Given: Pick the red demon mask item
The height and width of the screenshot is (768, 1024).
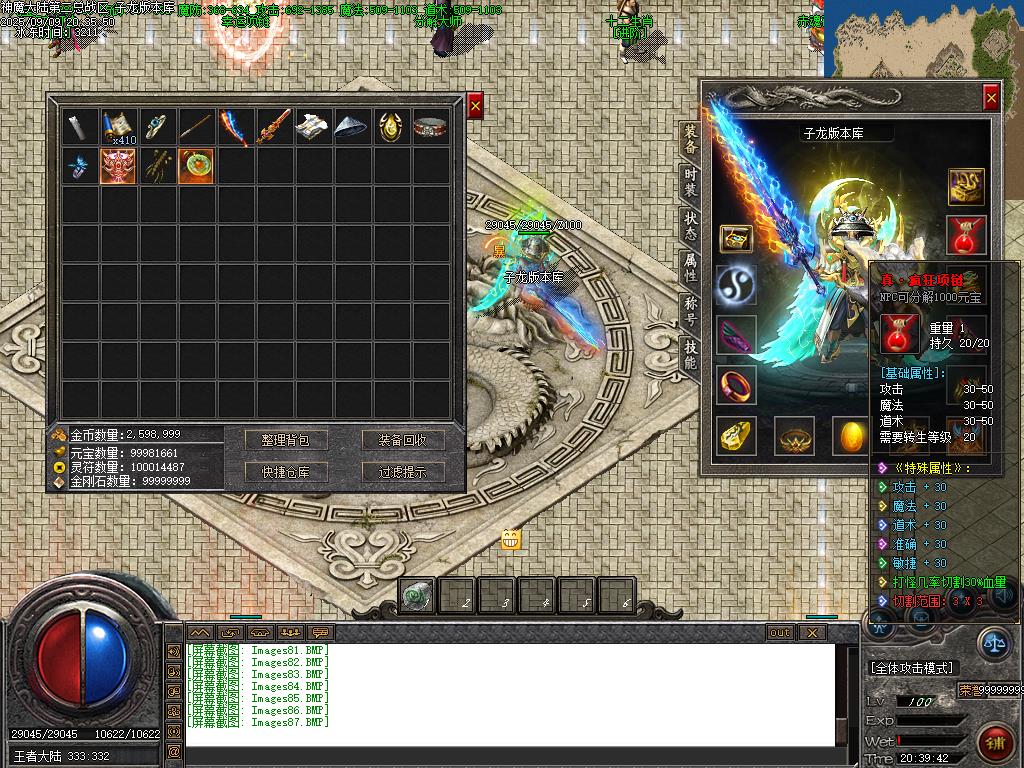Looking at the screenshot, I should tap(119, 165).
